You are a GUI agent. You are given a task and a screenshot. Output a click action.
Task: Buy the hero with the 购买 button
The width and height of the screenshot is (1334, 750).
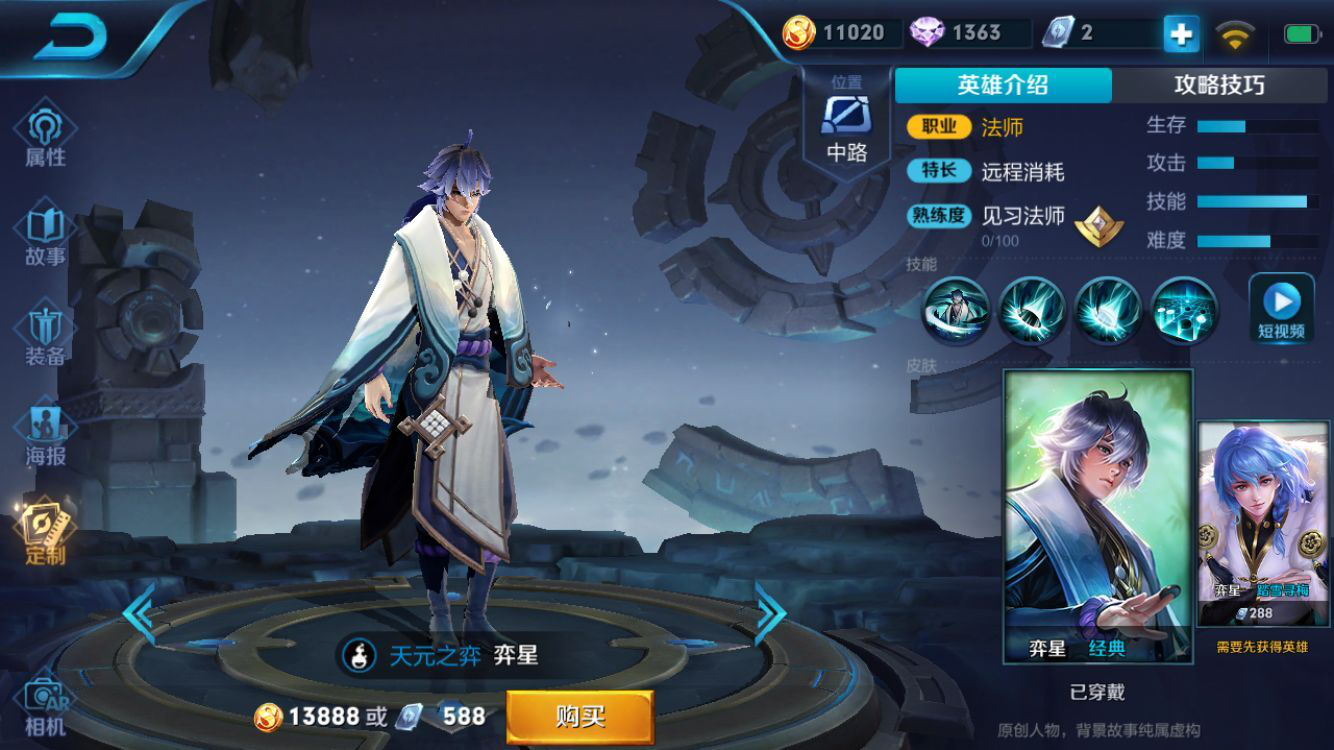(x=580, y=716)
